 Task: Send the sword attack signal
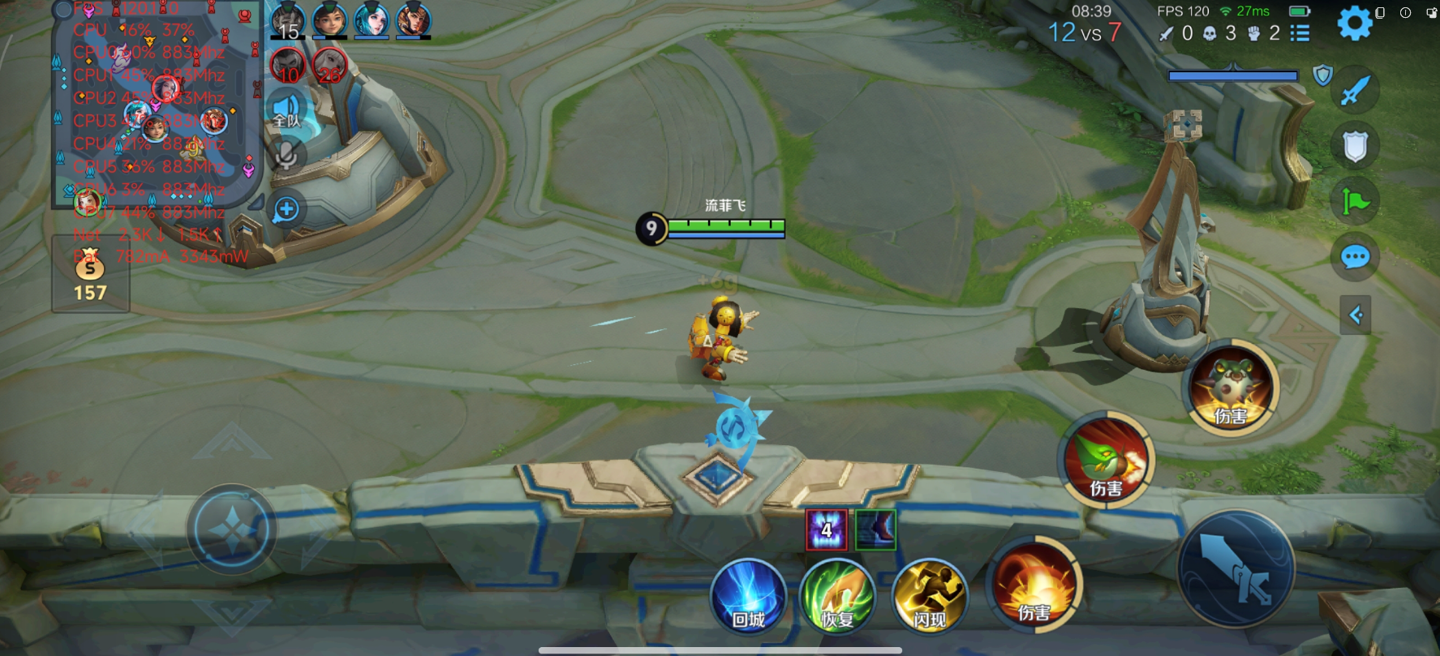(1355, 92)
